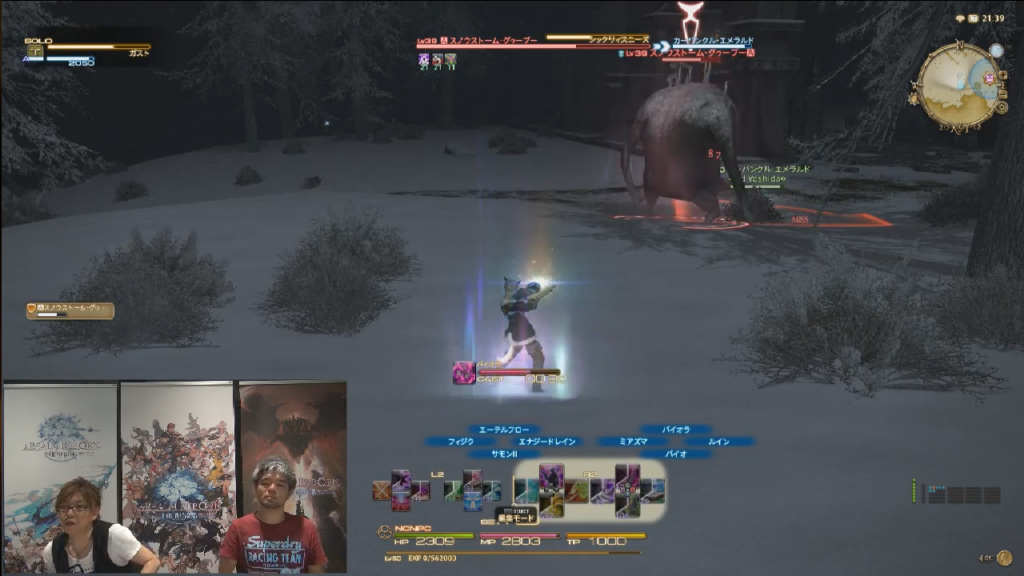Select the Miasma ability icon

click(602, 490)
